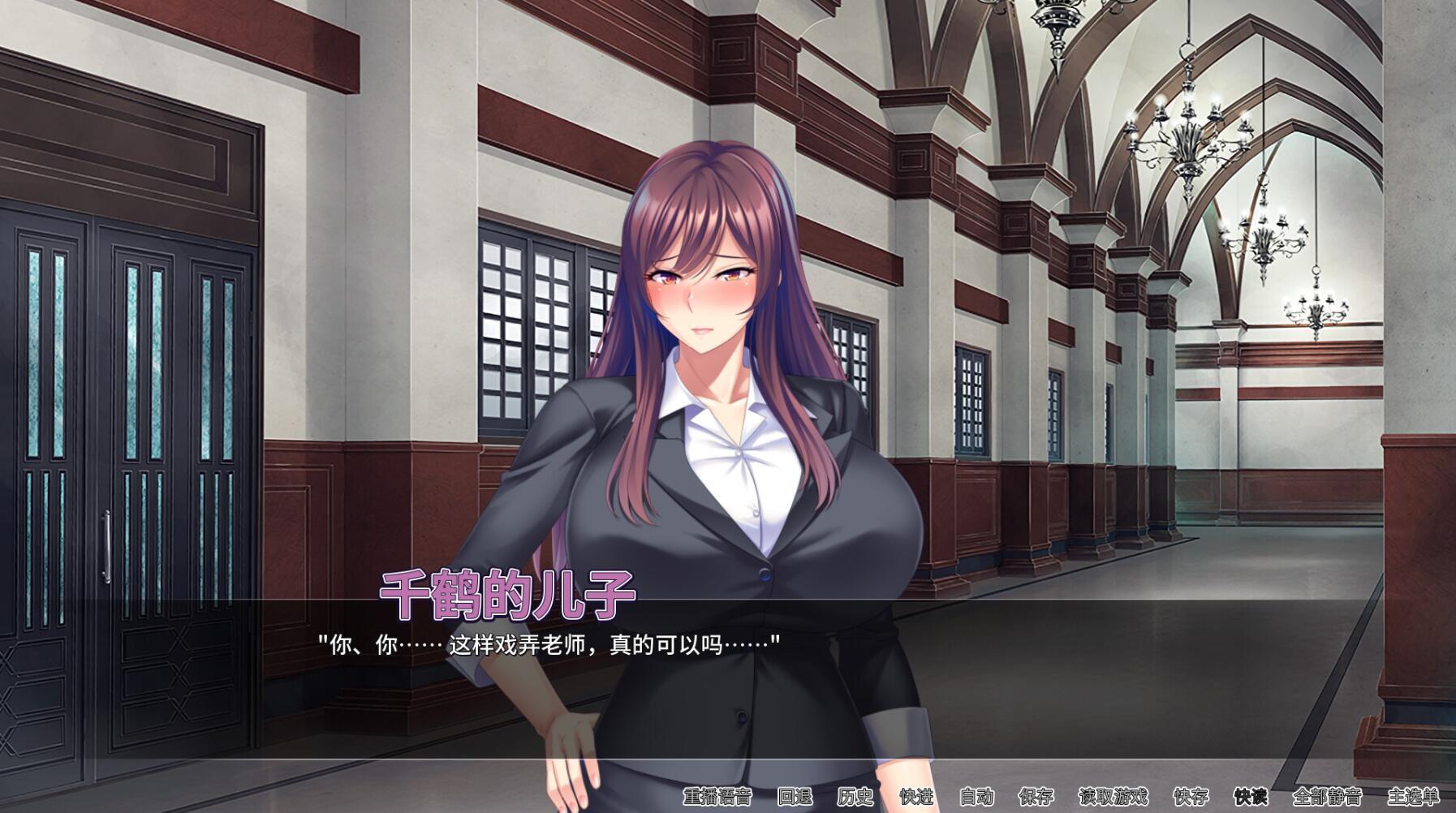Click the hallway background to progress story
1456x813 pixels.
[x=1177, y=487]
